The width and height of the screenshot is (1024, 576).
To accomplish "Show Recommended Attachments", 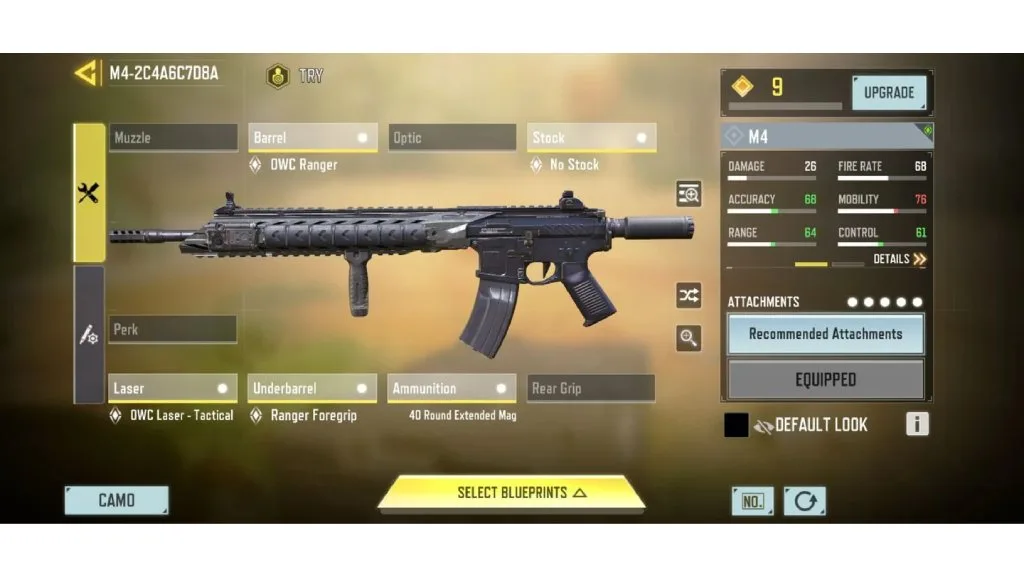I will 825,334.
